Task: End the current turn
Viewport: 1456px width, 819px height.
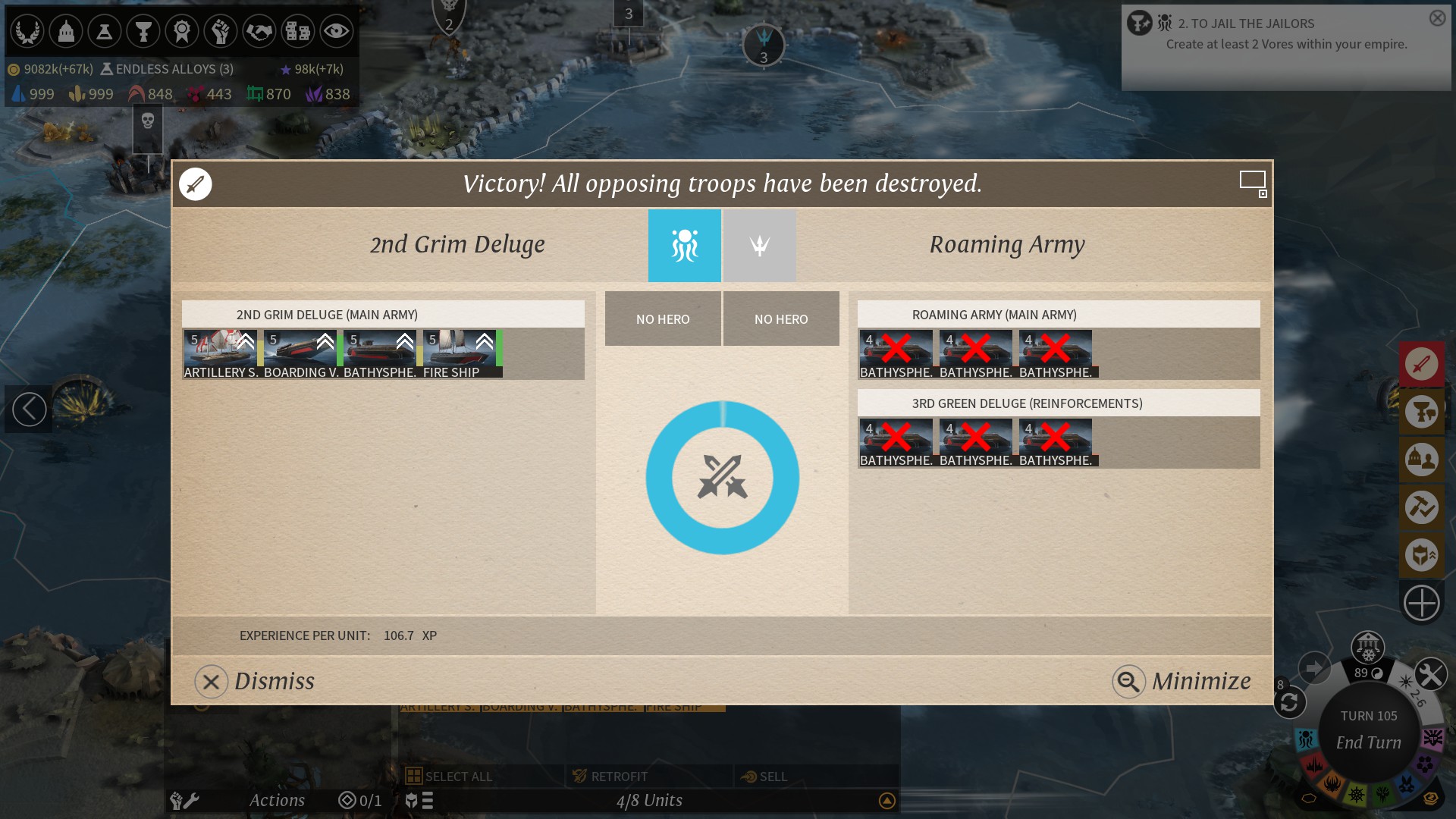Action: 1368,742
